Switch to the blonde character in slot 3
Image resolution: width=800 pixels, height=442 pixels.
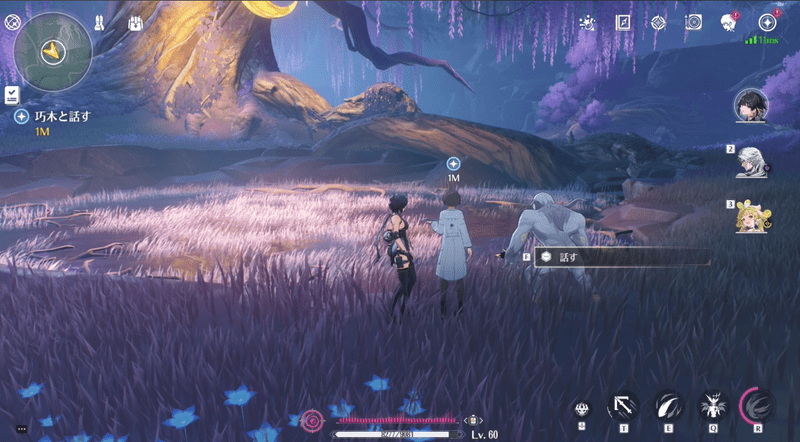click(x=751, y=216)
